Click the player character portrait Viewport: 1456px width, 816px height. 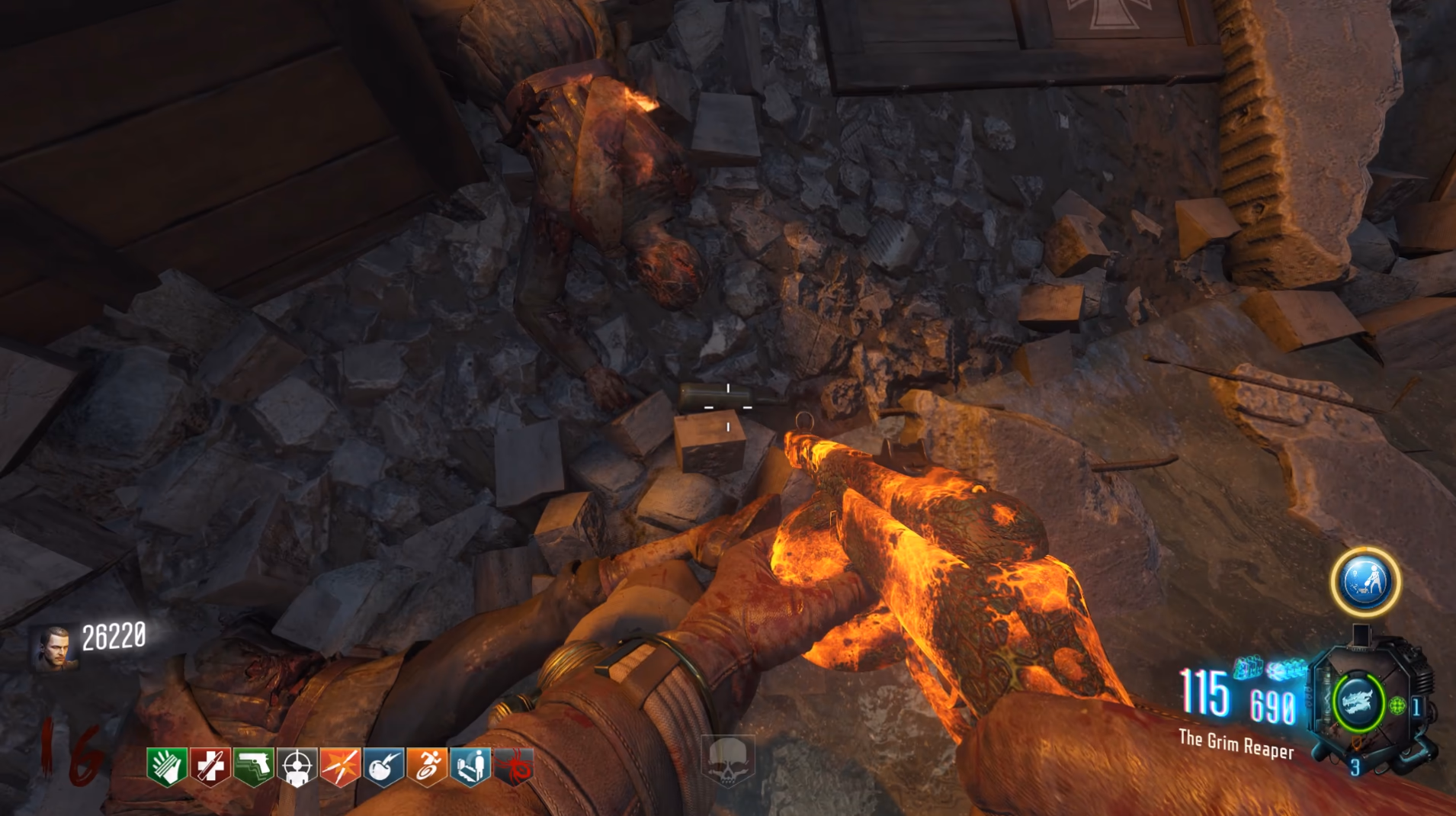[x=55, y=648]
